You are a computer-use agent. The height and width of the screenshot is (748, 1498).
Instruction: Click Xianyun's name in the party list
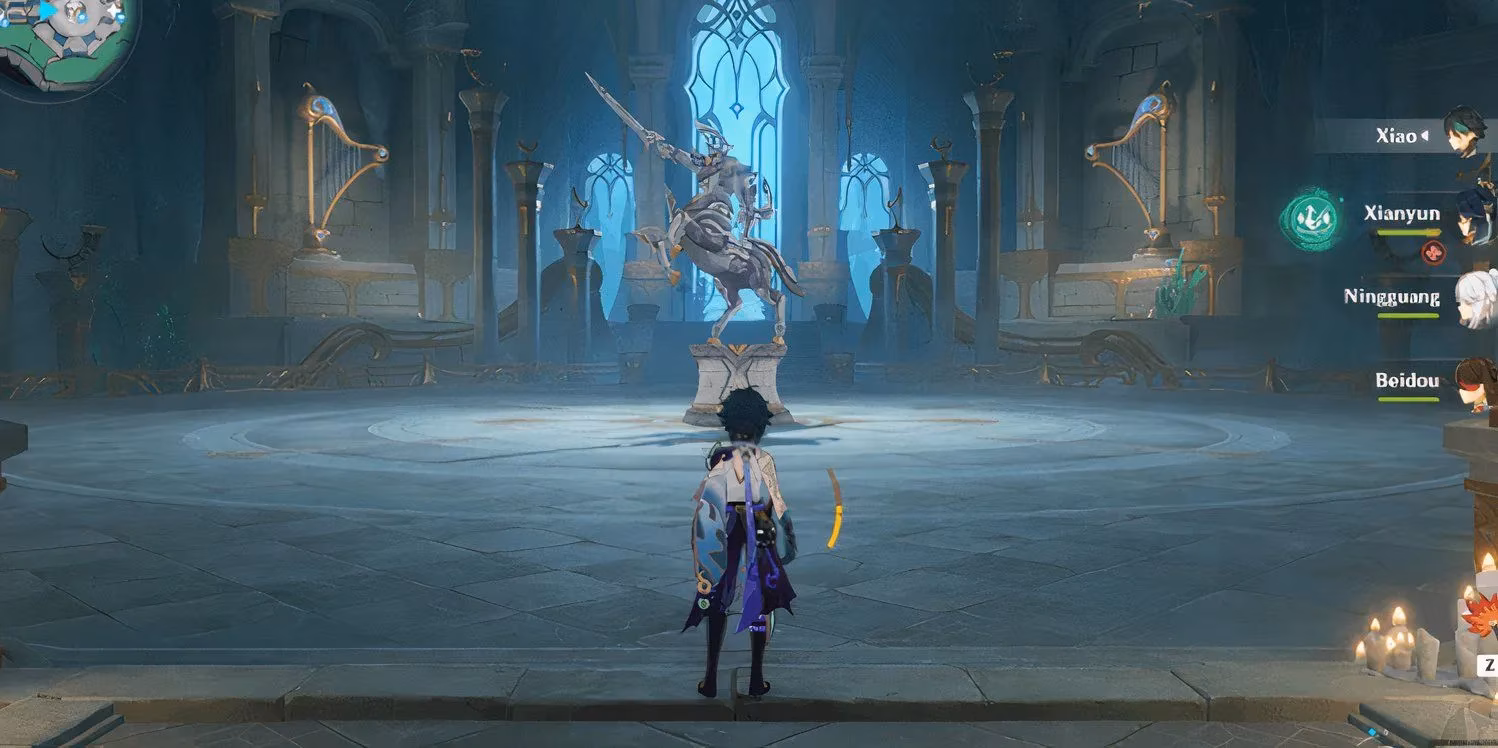1402,213
